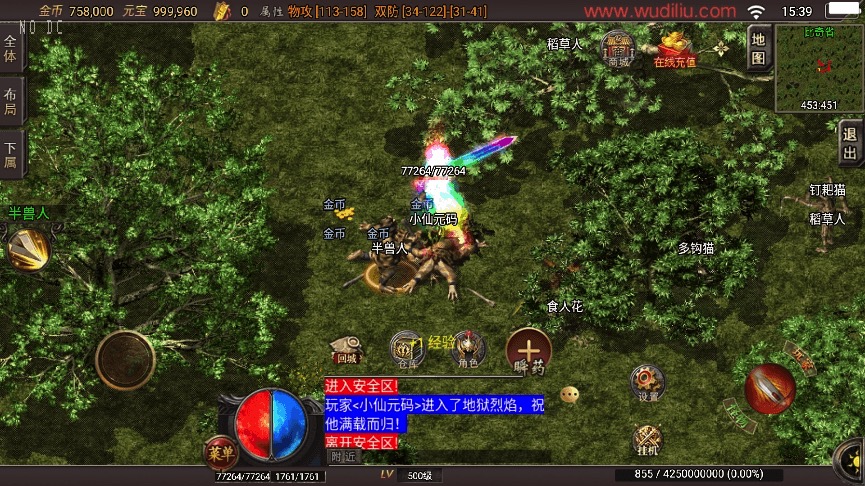The width and height of the screenshot is (865, 486).
Task: Select the 全体 side tab
Action: 11,49
